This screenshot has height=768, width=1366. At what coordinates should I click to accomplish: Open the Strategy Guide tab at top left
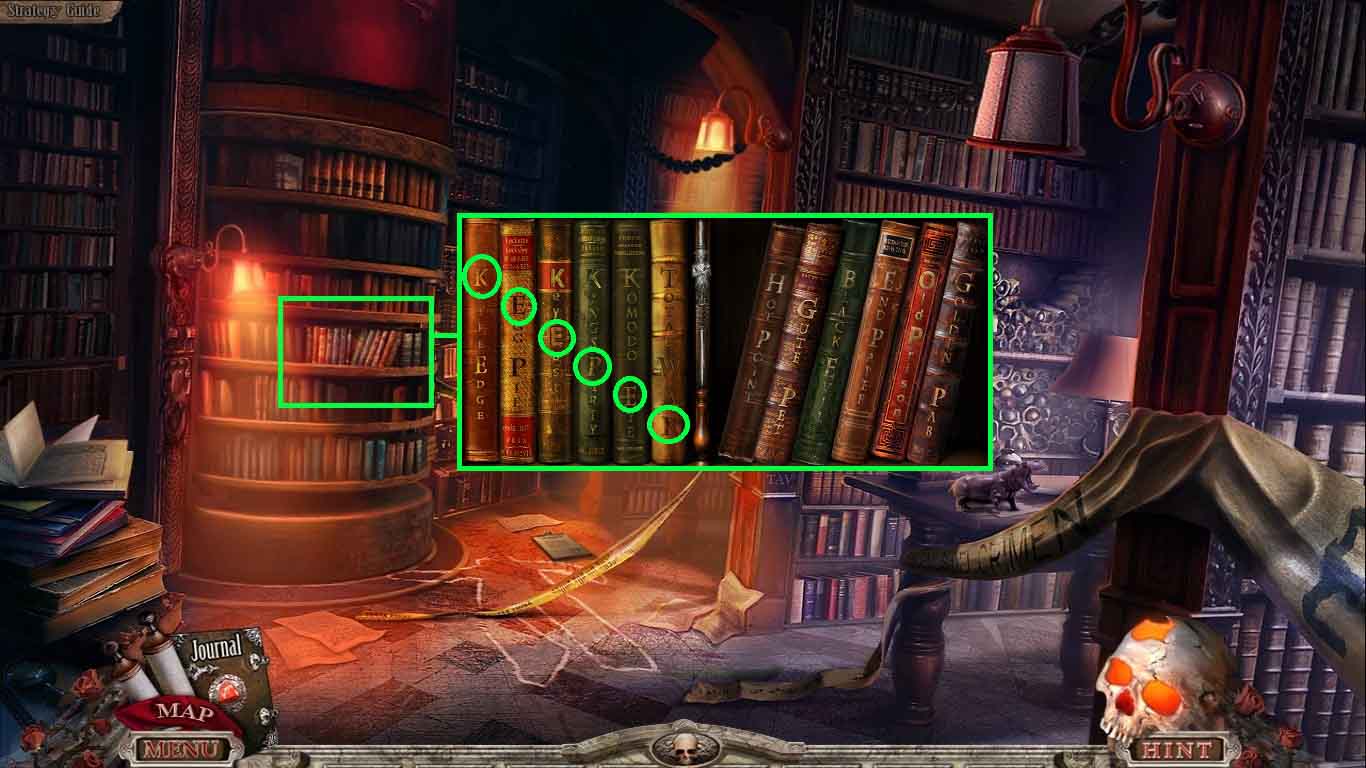coord(55,8)
